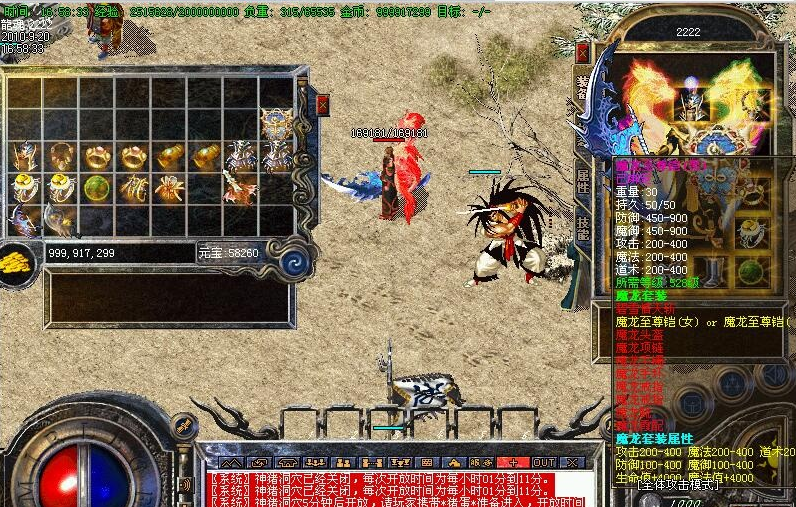Open the 属性 attributes tab
This screenshot has height=507, width=796.
[583, 181]
